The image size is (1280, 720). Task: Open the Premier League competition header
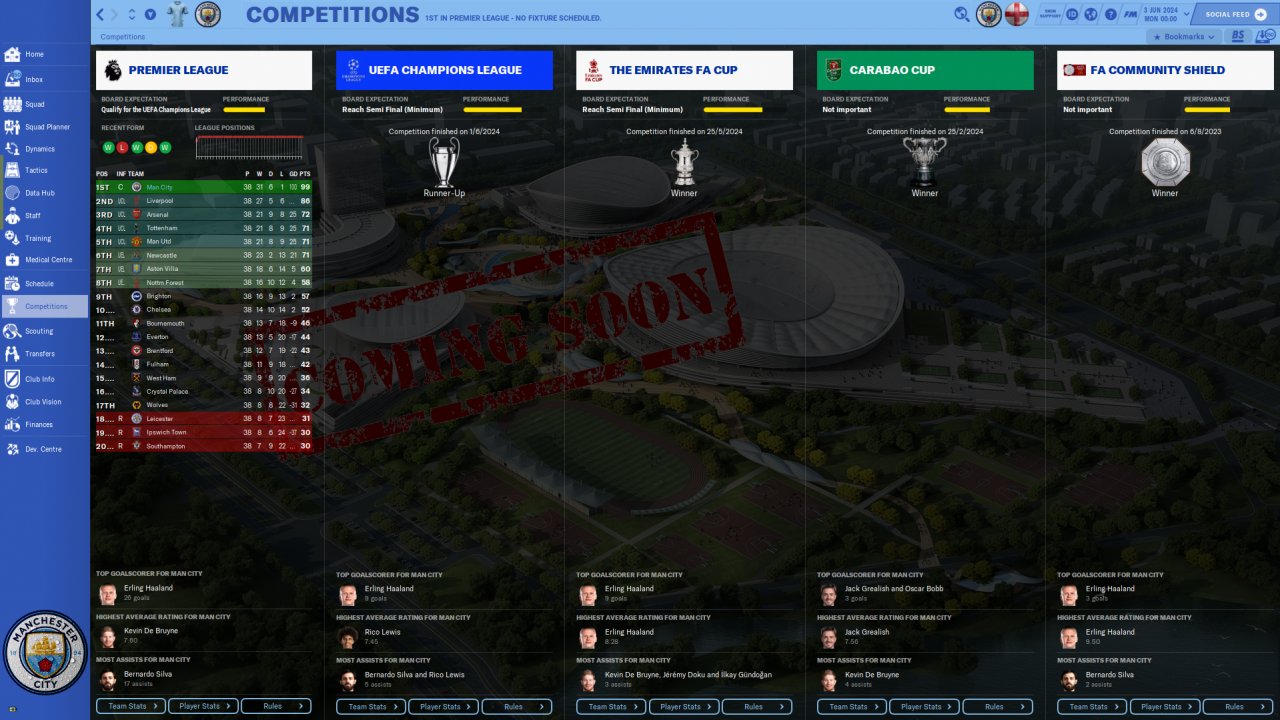click(x=204, y=70)
